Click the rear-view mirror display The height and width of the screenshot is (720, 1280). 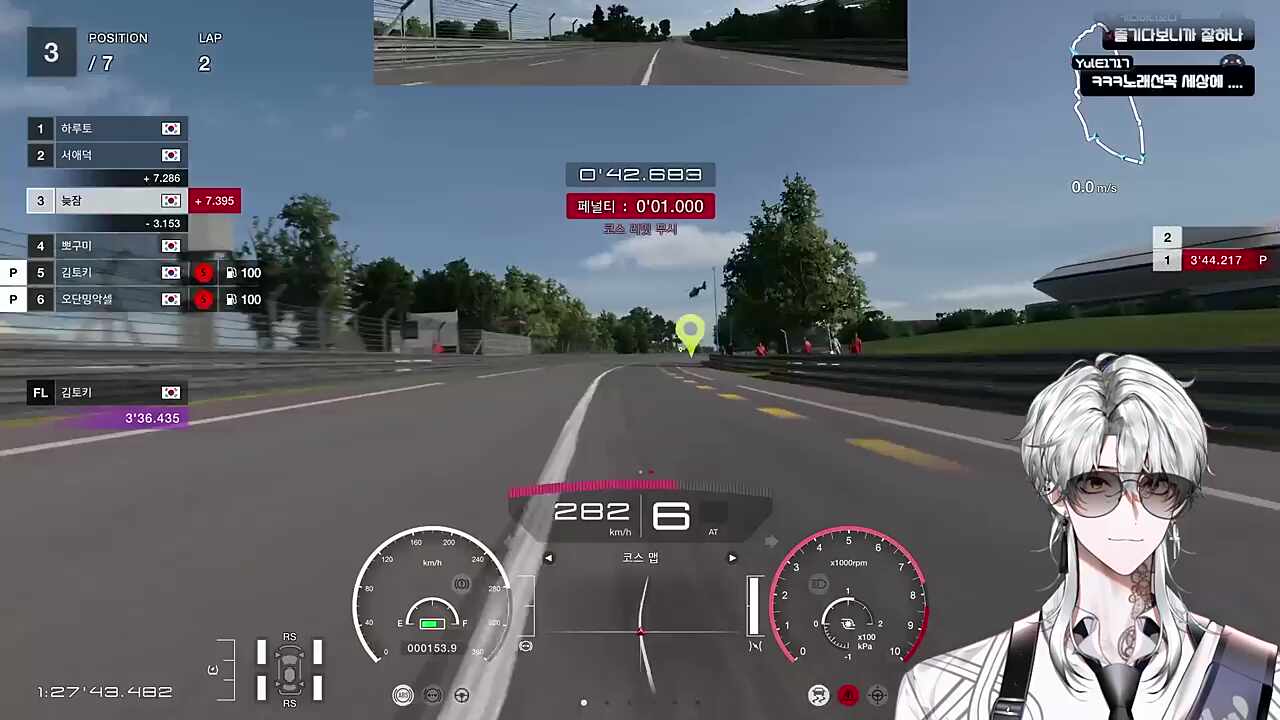[x=640, y=40]
